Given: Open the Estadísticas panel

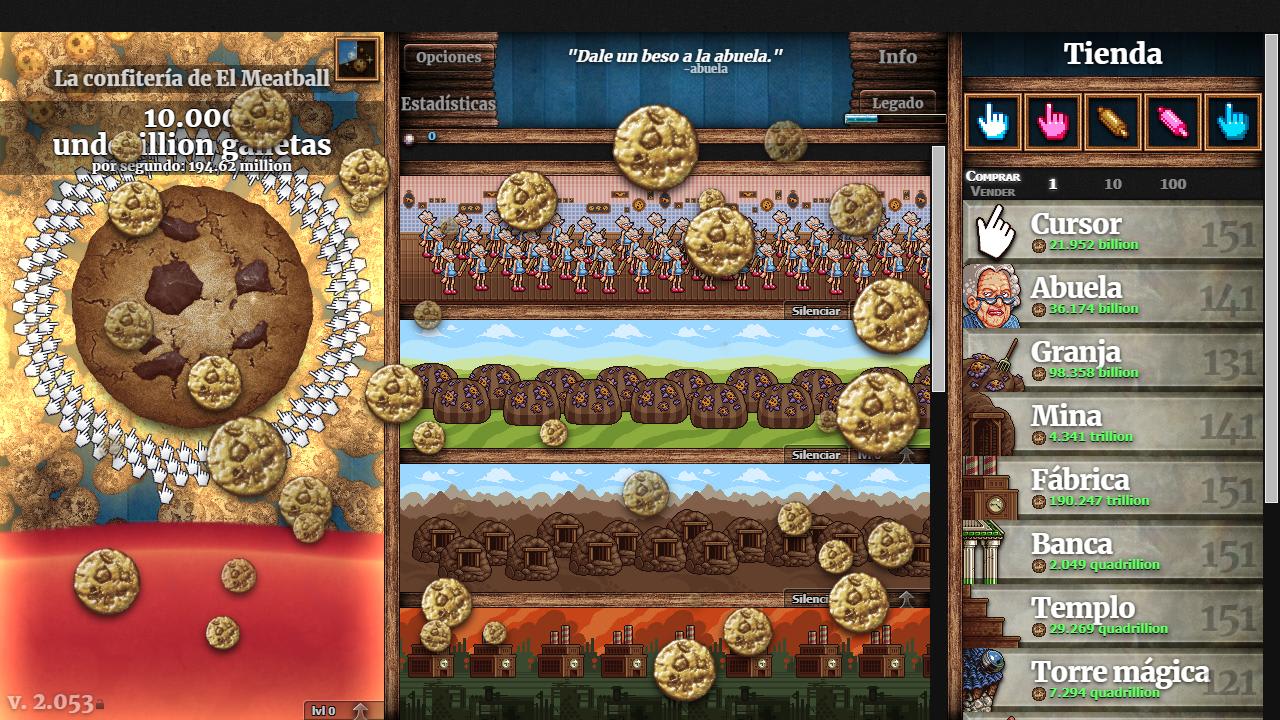Looking at the screenshot, I should (x=447, y=103).
